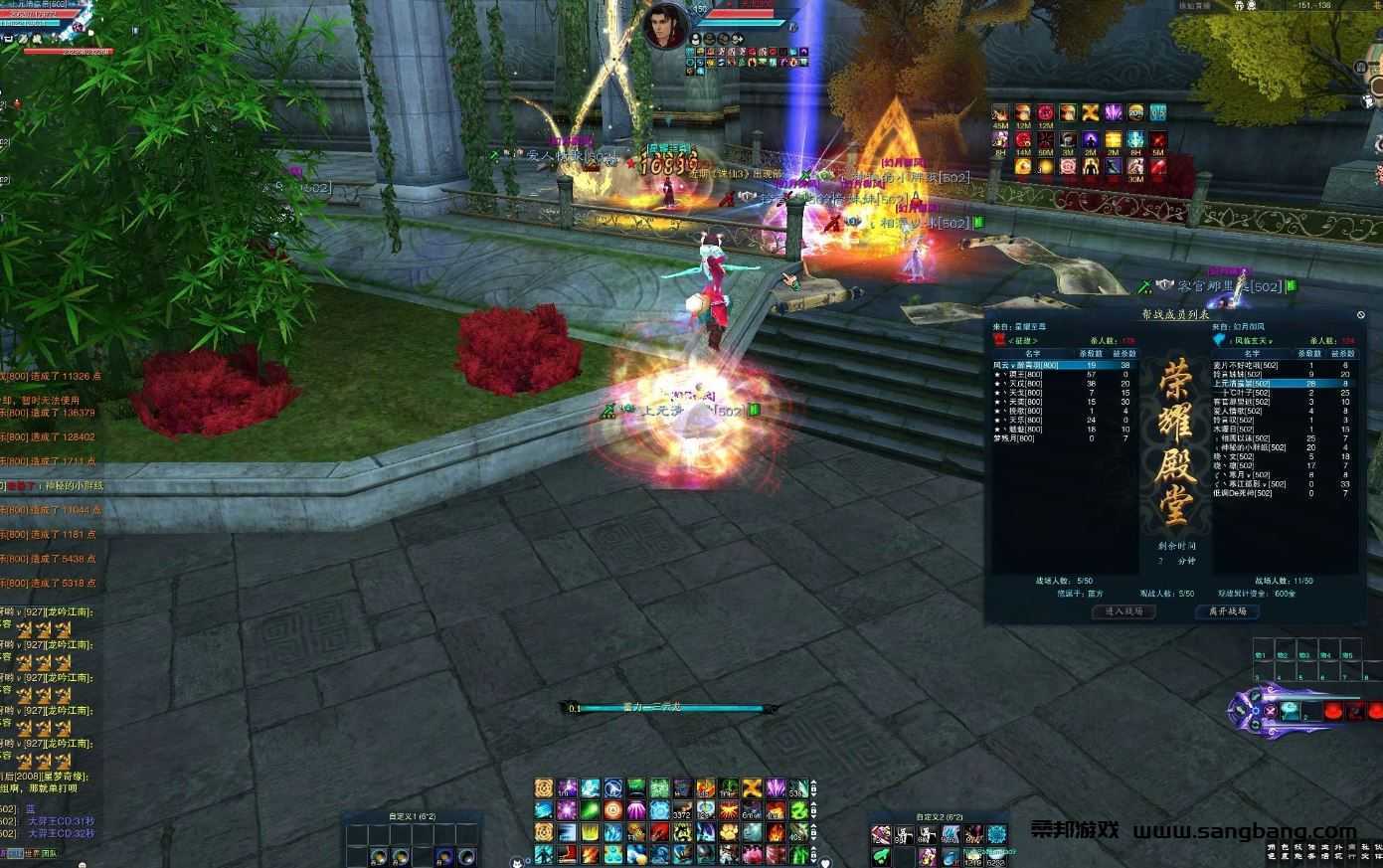Click the 进入战场 enter battlefield button
This screenshot has width=1383, height=868.
tap(1124, 611)
